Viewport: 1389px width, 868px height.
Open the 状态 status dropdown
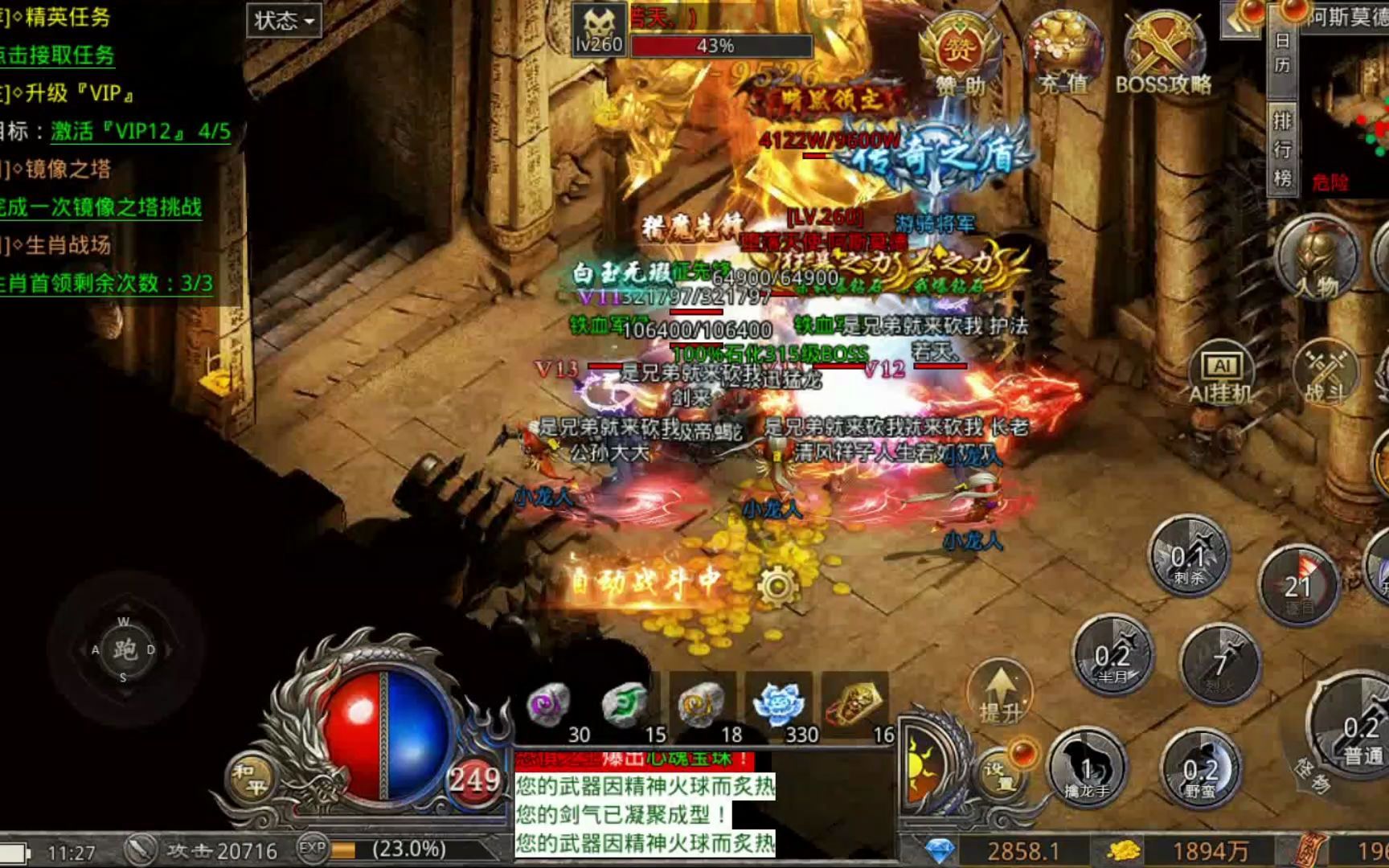pos(284,21)
